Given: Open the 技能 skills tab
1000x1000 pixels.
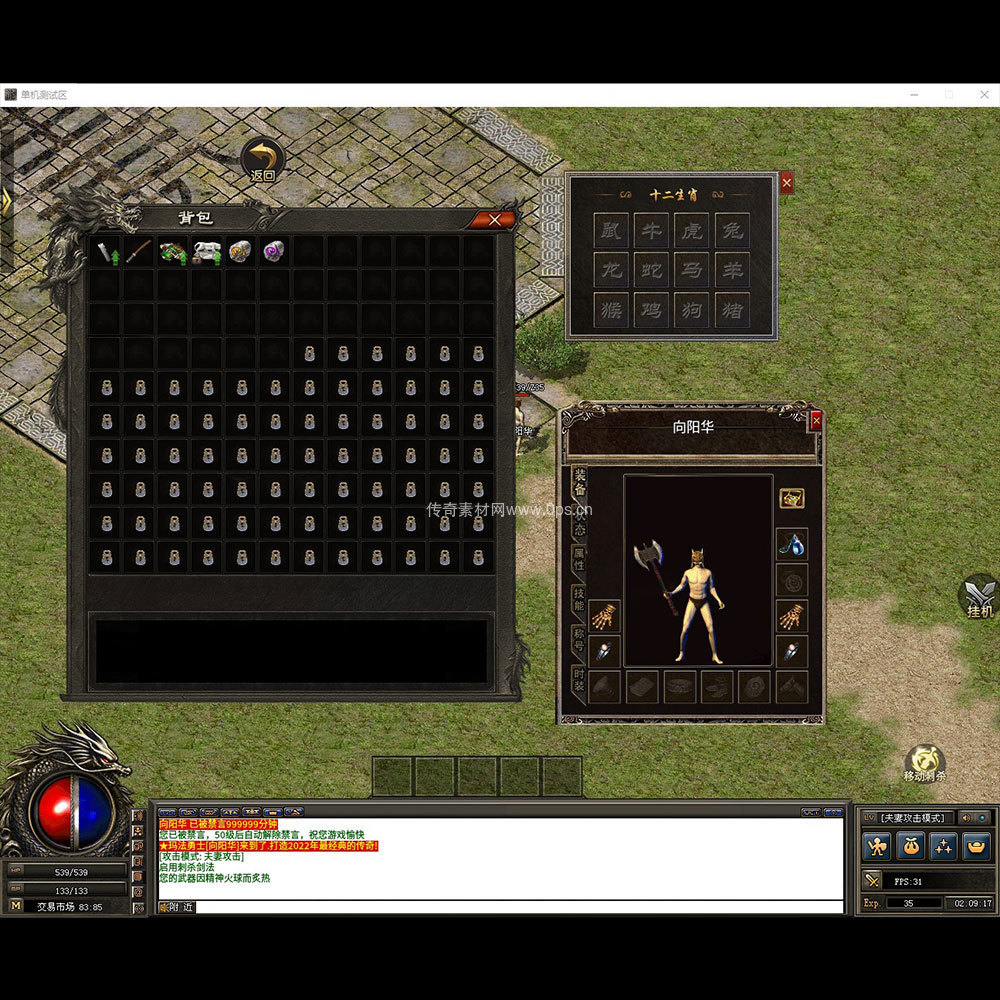Looking at the screenshot, I should [579, 599].
